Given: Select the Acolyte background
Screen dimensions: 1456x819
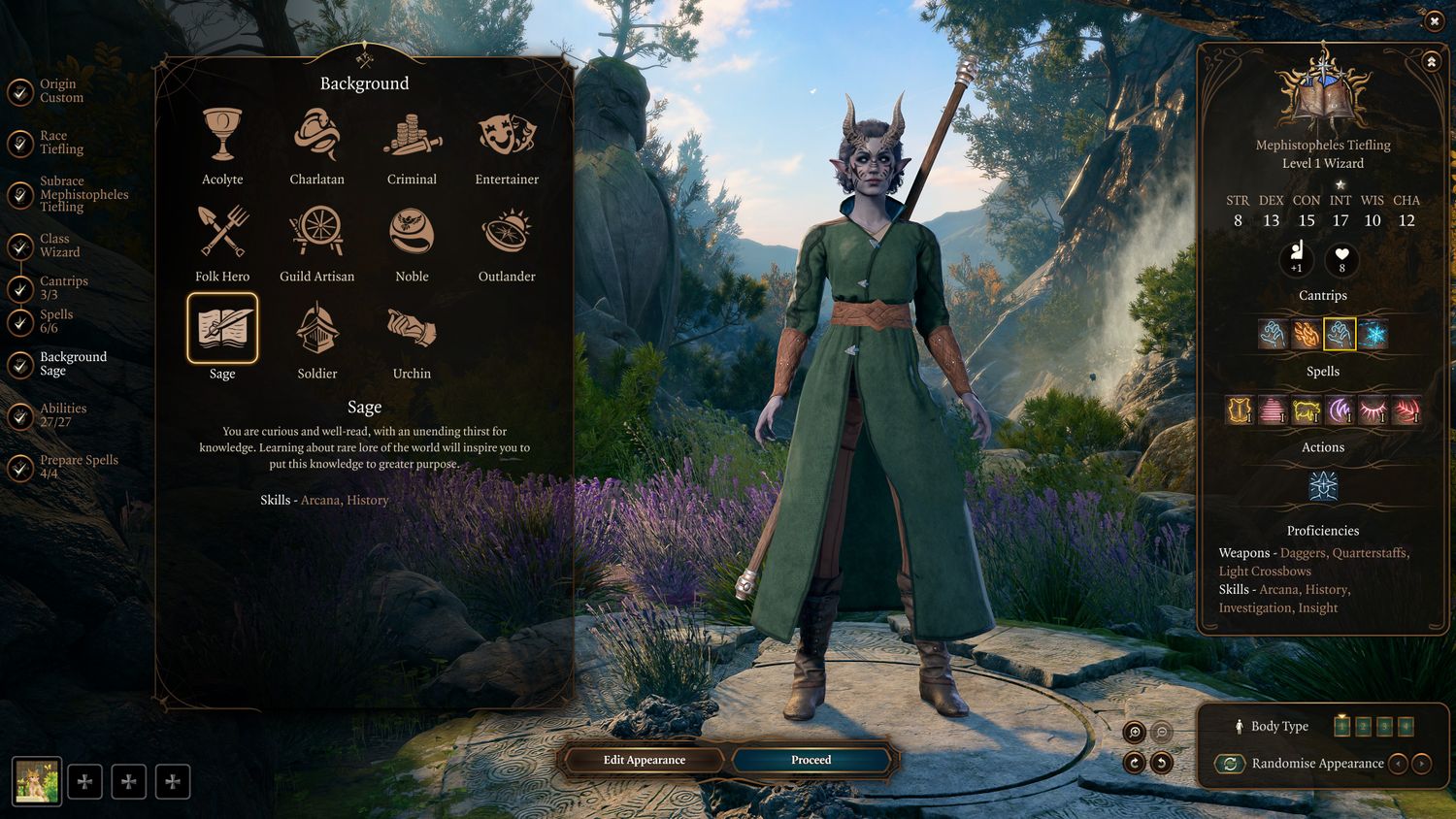Looking at the screenshot, I should [222, 135].
